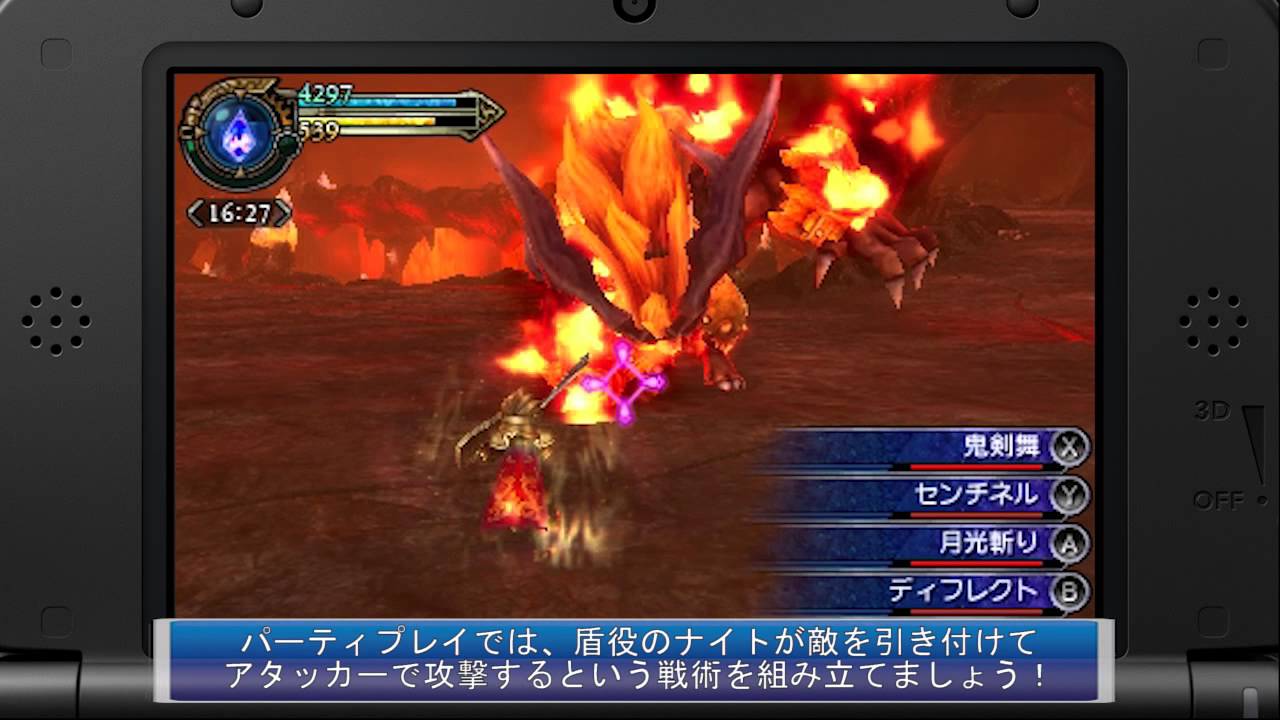Use the センチネル ability
This screenshot has width=1280, height=720.
click(x=975, y=494)
